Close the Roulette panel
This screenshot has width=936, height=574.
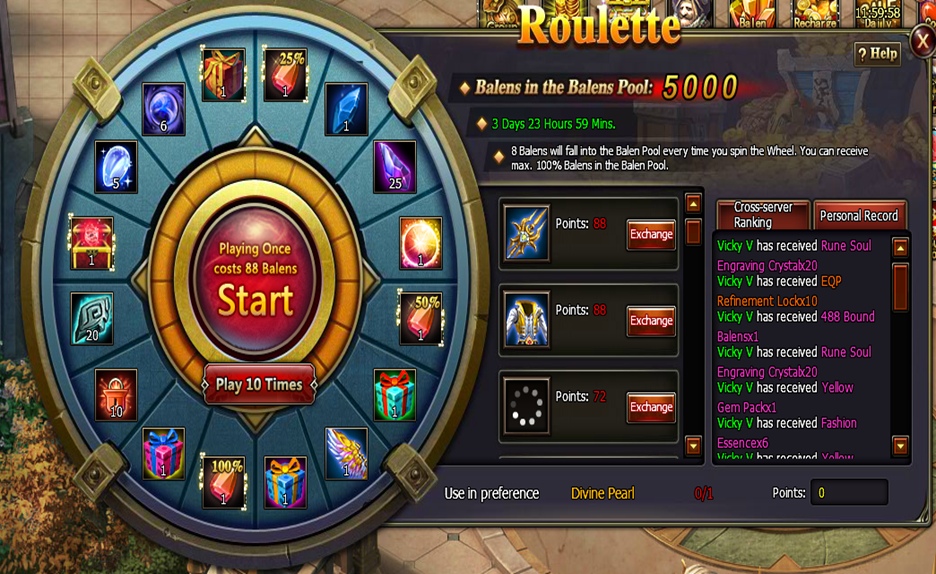point(922,41)
